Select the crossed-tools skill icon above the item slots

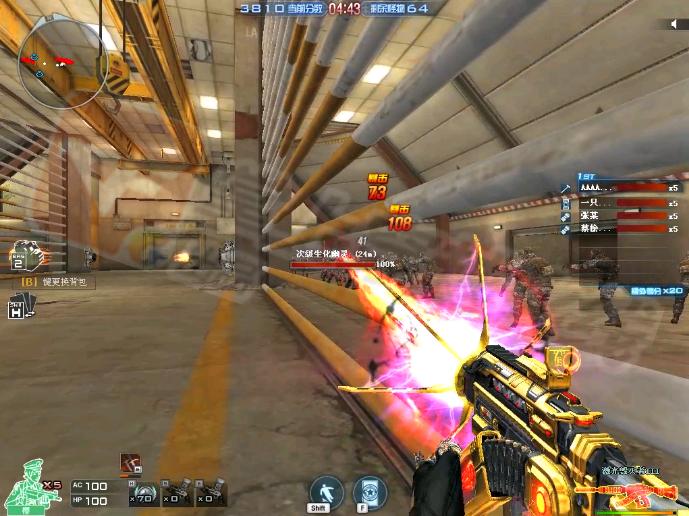(x=131, y=462)
